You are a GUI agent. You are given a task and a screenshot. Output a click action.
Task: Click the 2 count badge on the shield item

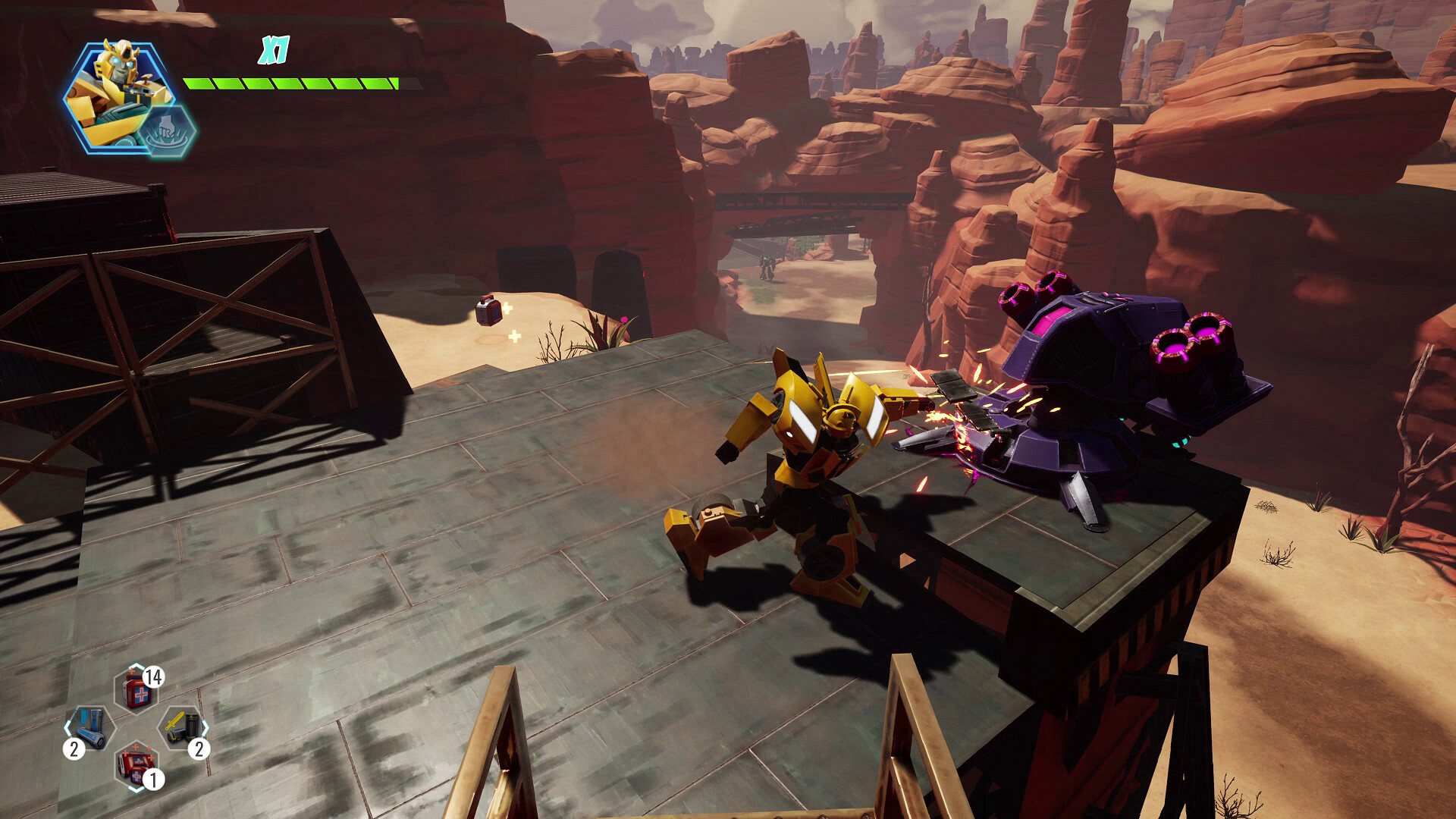pos(74,747)
